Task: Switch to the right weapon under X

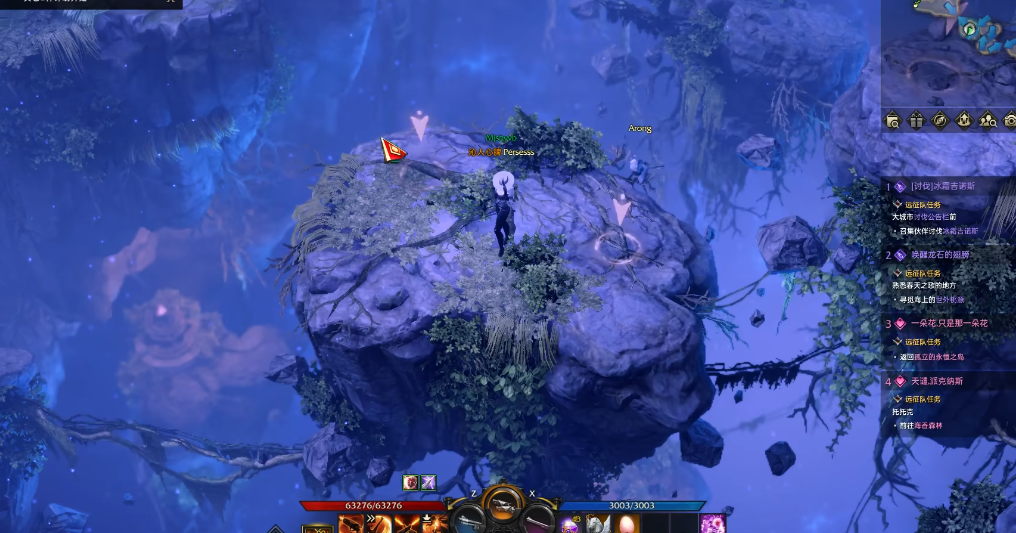Action: tap(538, 520)
